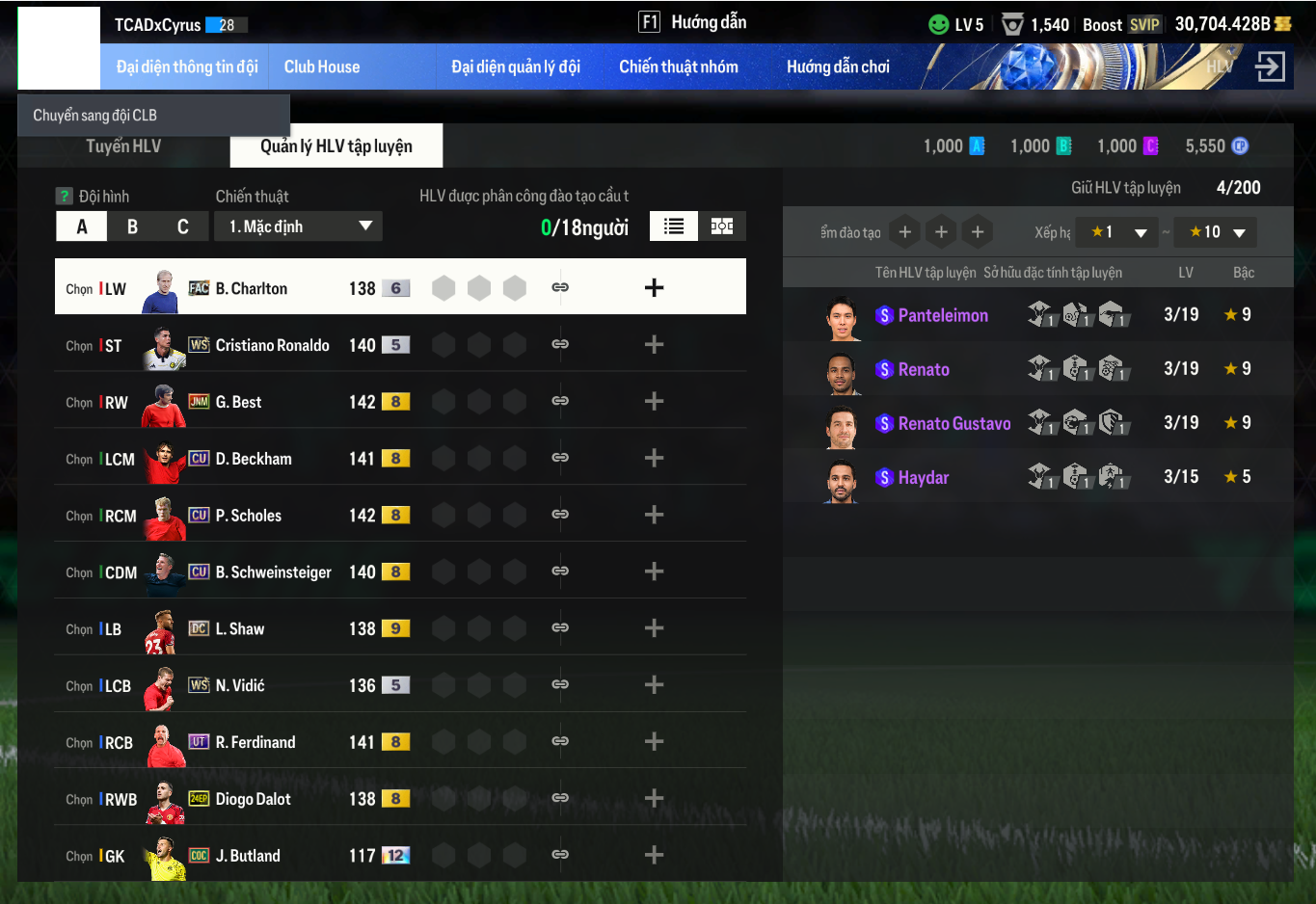The height and width of the screenshot is (904, 1316).
Task: Open Chiến thuật nhóm menu
Action: [x=678, y=66]
